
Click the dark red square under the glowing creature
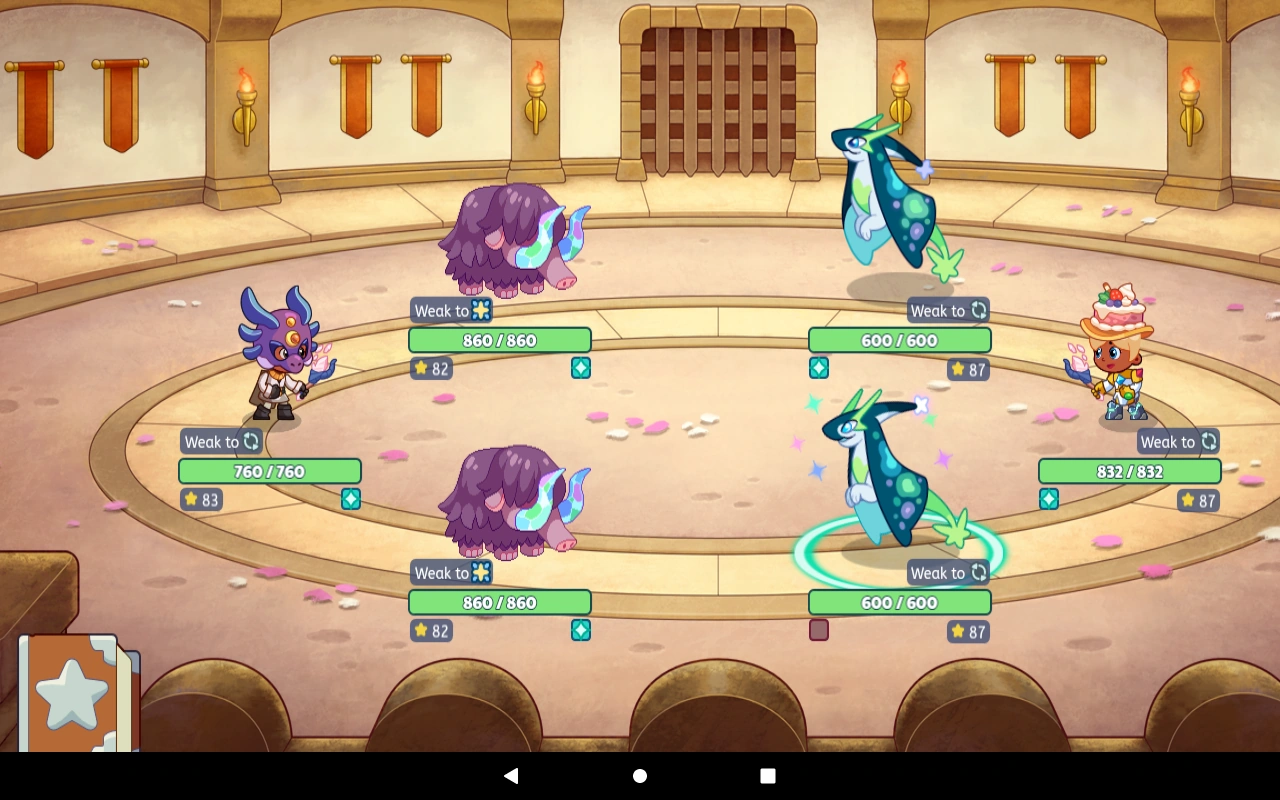819,630
